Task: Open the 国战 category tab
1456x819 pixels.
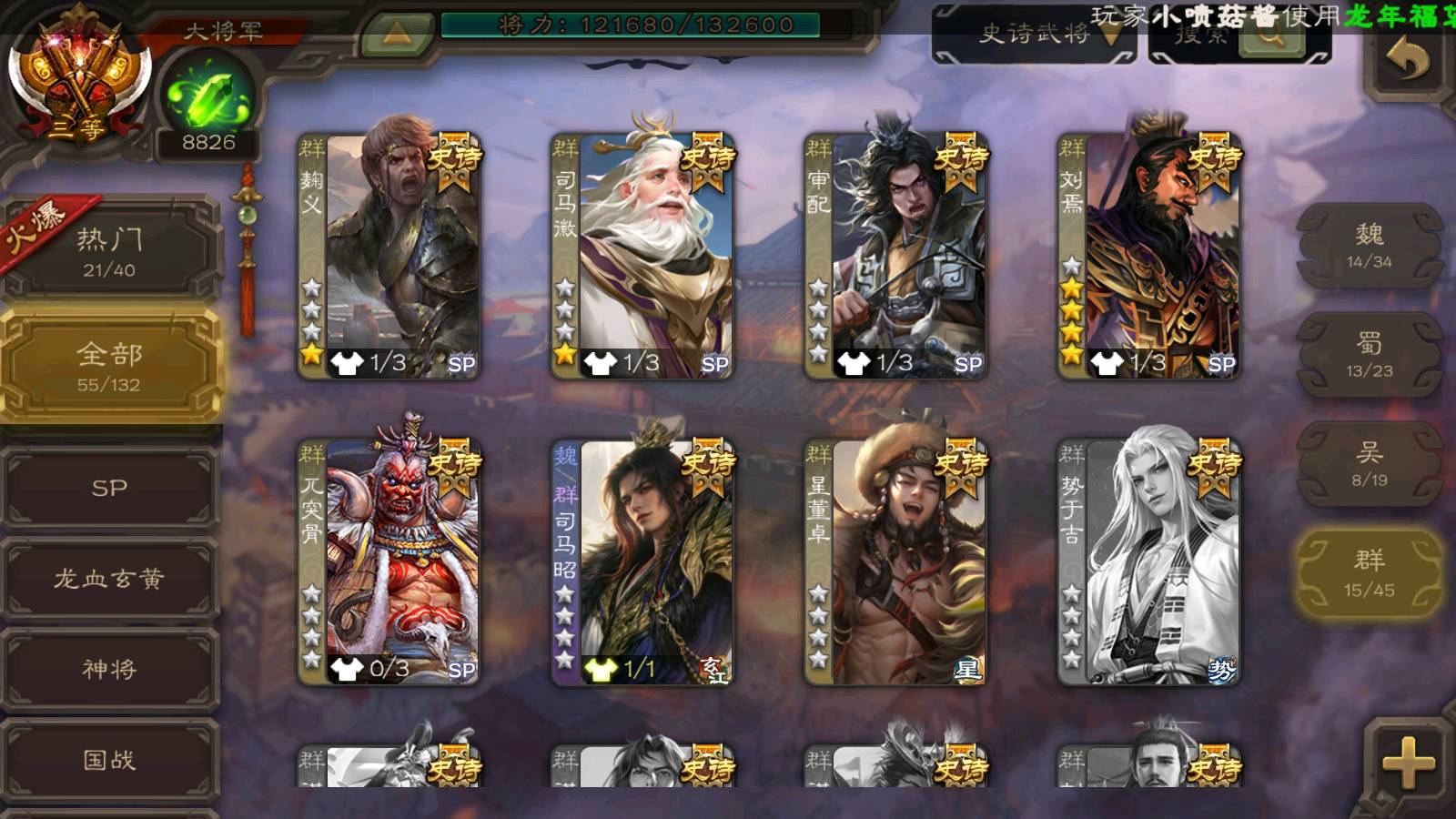Action: 109,760
